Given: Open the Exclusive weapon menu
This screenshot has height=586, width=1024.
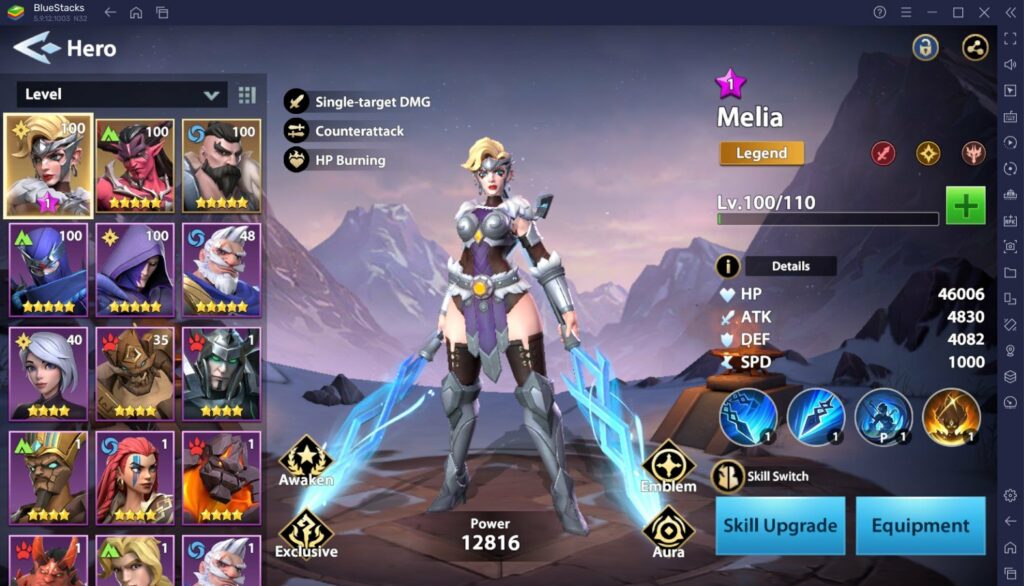Looking at the screenshot, I should click(306, 533).
